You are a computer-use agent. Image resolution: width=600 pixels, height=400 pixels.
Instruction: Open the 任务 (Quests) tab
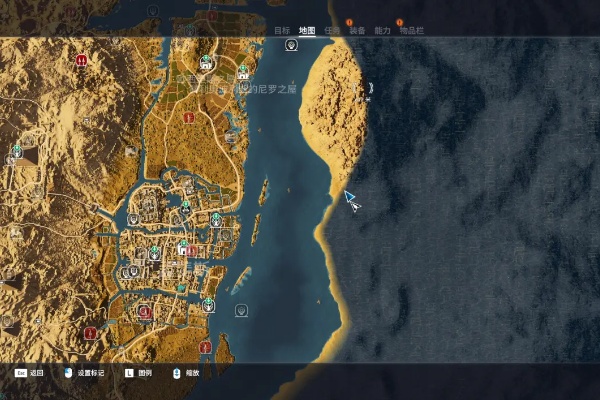[332, 31]
